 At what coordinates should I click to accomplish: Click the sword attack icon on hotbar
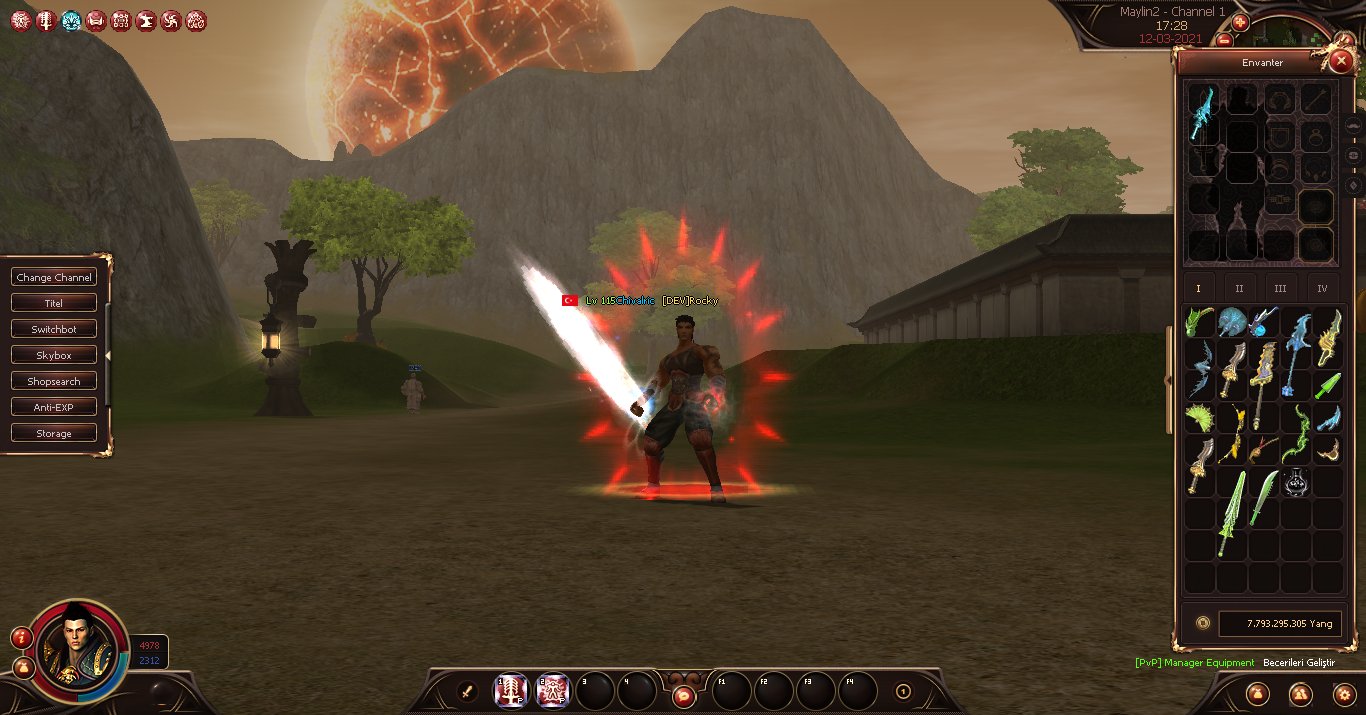click(466, 690)
